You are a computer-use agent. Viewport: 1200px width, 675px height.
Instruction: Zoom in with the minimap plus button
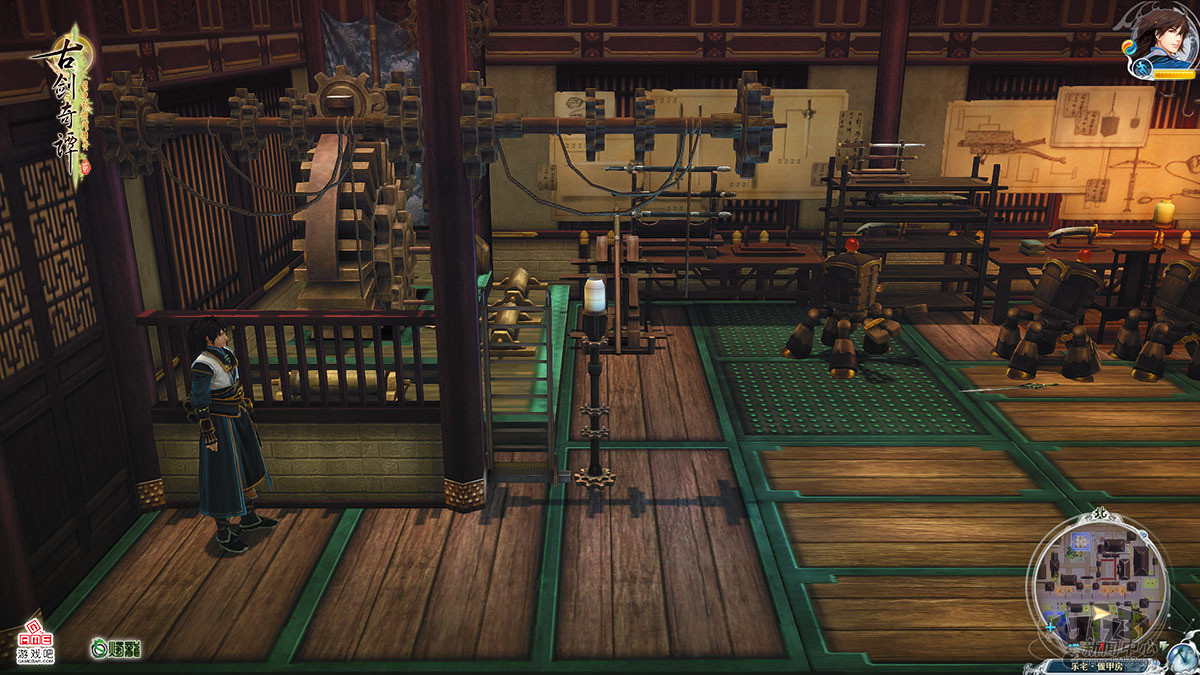pyautogui.click(x=1049, y=628)
